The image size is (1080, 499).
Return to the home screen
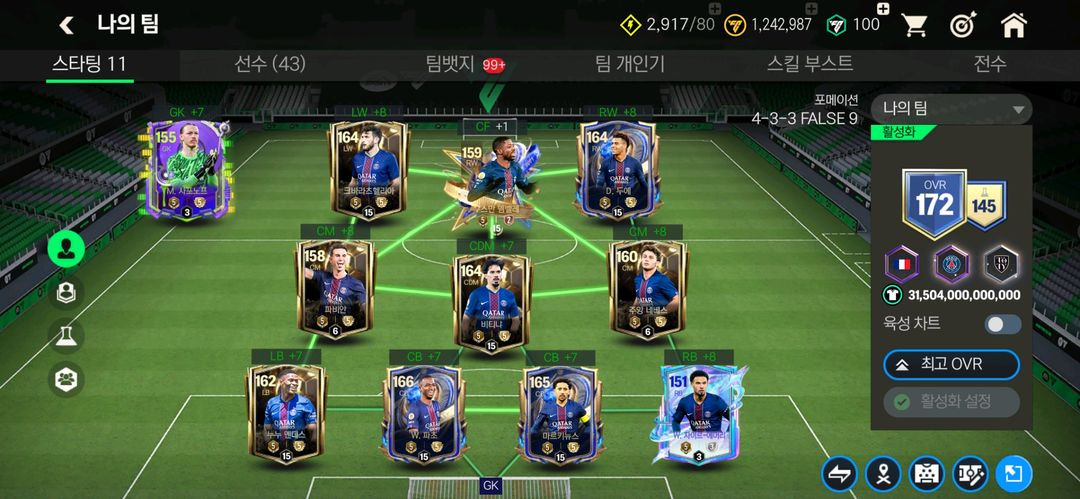point(1014,25)
